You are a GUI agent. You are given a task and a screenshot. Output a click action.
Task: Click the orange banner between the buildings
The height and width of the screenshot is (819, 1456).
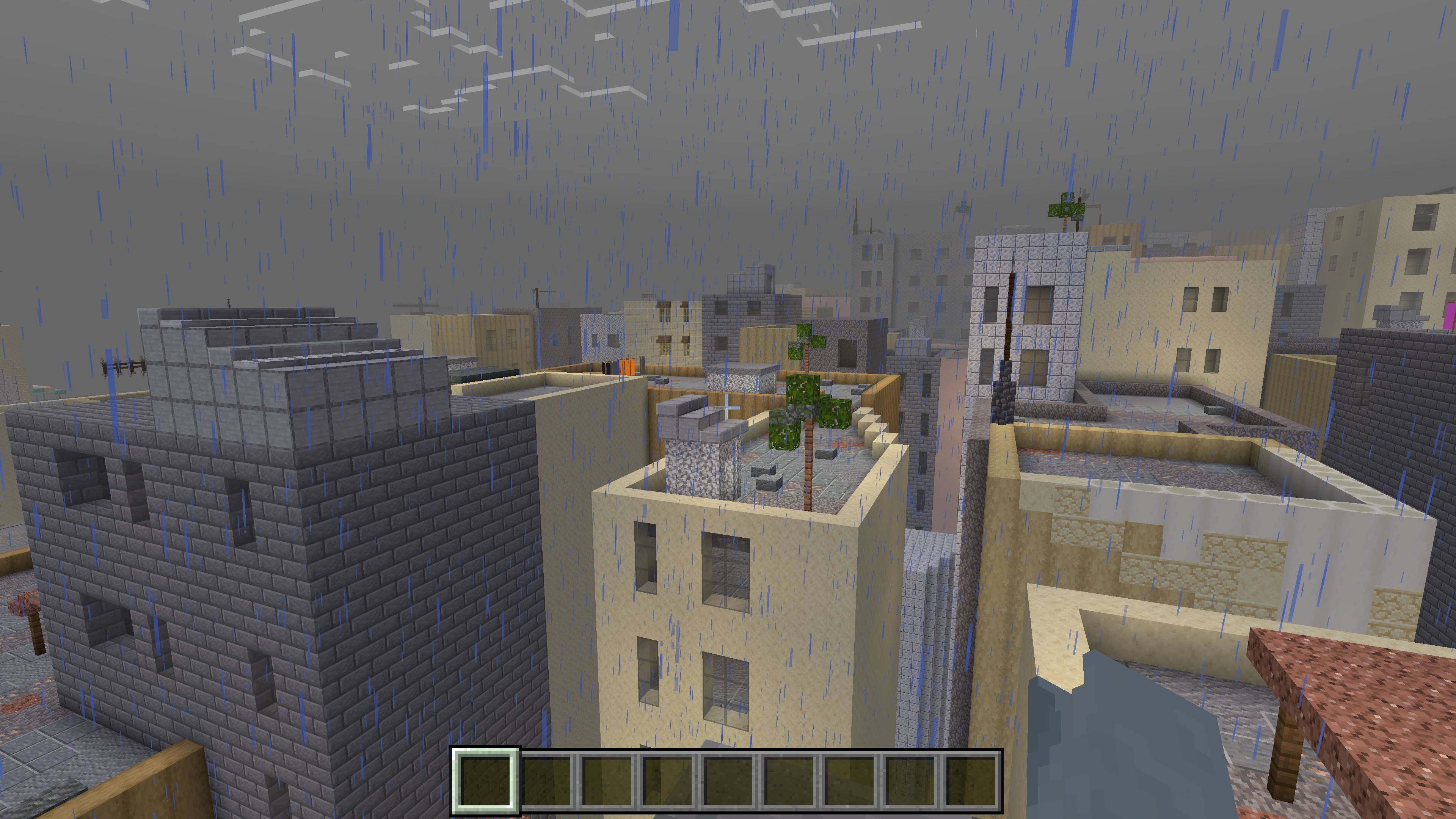[x=628, y=367]
